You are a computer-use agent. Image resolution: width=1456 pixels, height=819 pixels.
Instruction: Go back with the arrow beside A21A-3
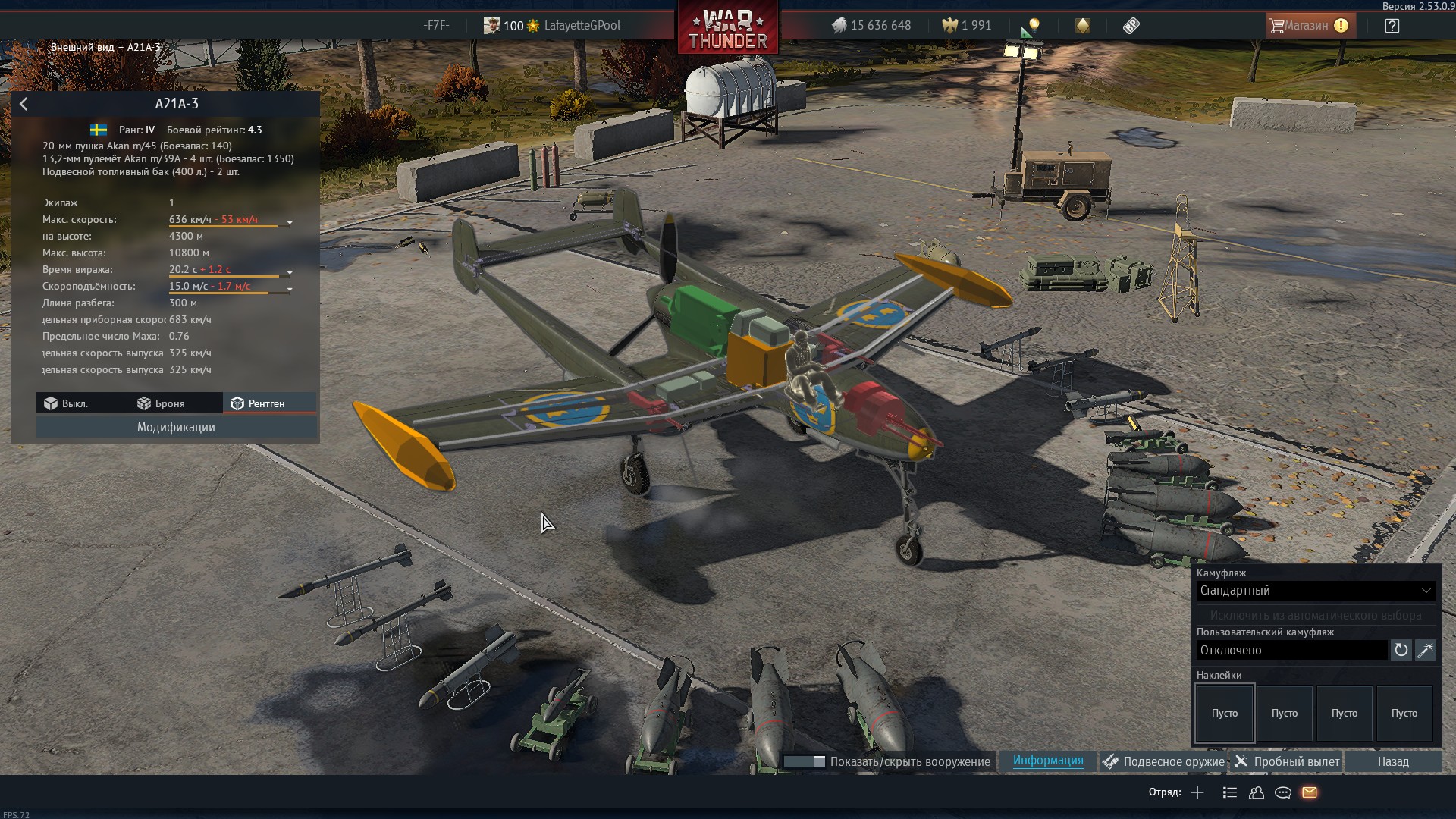24,105
